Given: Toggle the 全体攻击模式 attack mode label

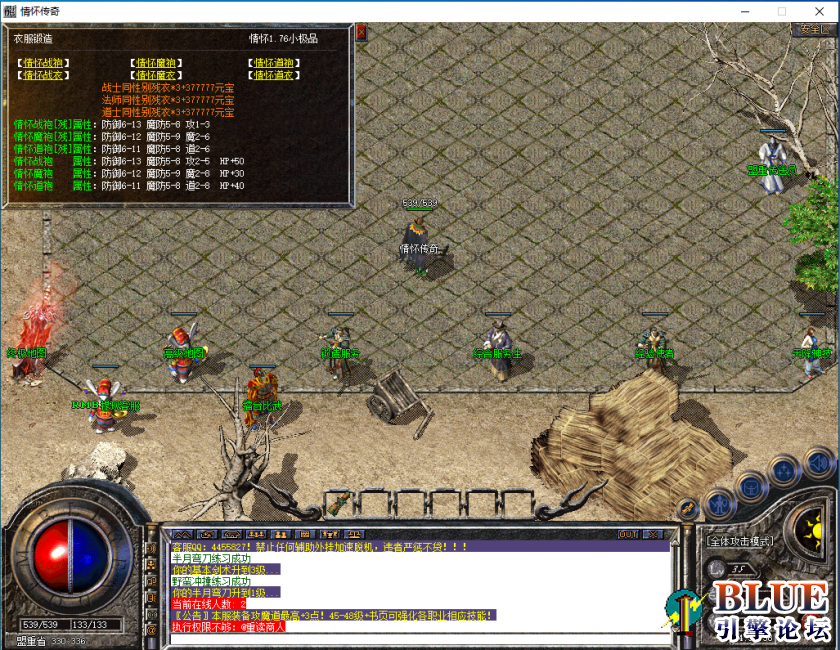Looking at the screenshot, I should [741, 541].
